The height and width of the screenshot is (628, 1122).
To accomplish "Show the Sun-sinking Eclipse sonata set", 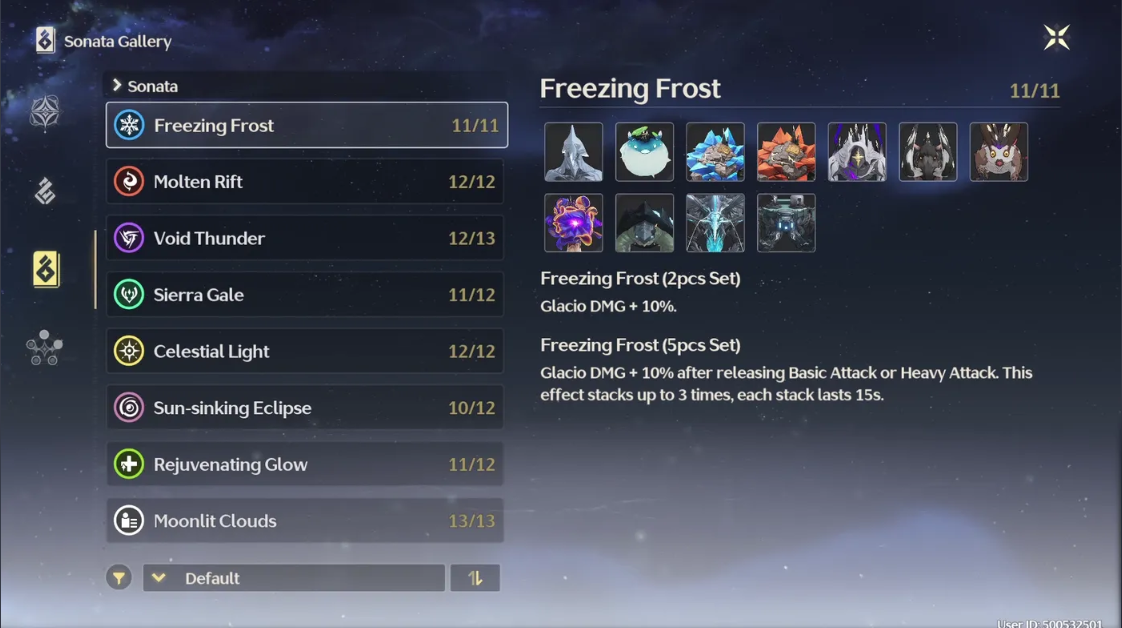I will click(x=306, y=408).
